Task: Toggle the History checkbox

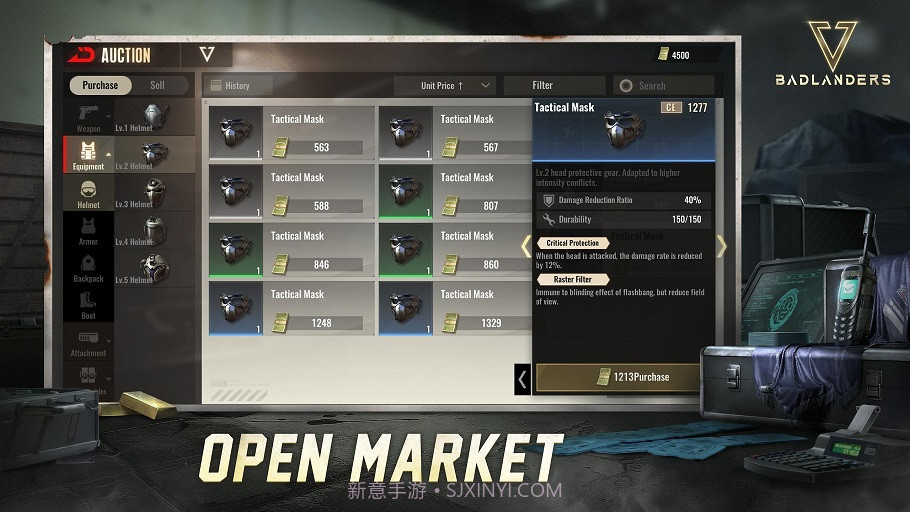Action: pyautogui.click(x=215, y=86)
